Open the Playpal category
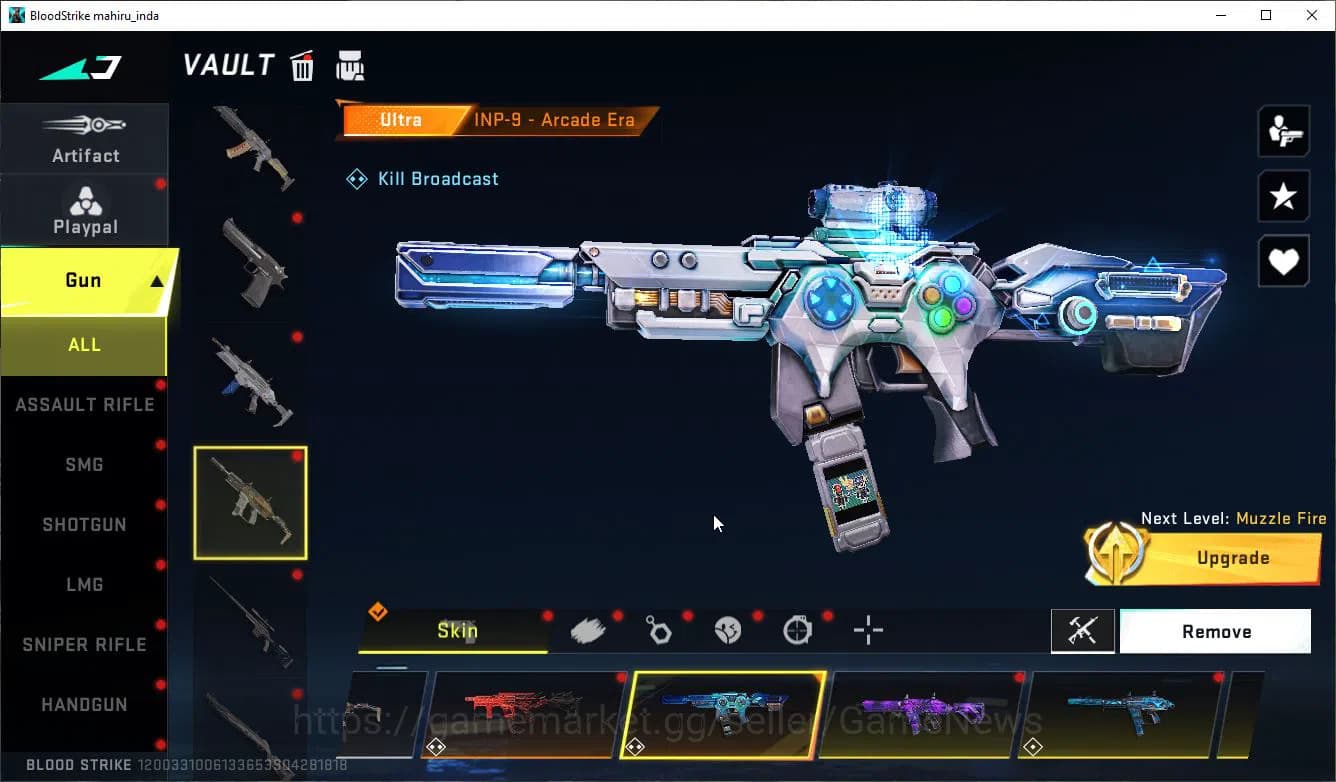The height and width of the screenshot is (782, 1336). (x=85, y=210)
